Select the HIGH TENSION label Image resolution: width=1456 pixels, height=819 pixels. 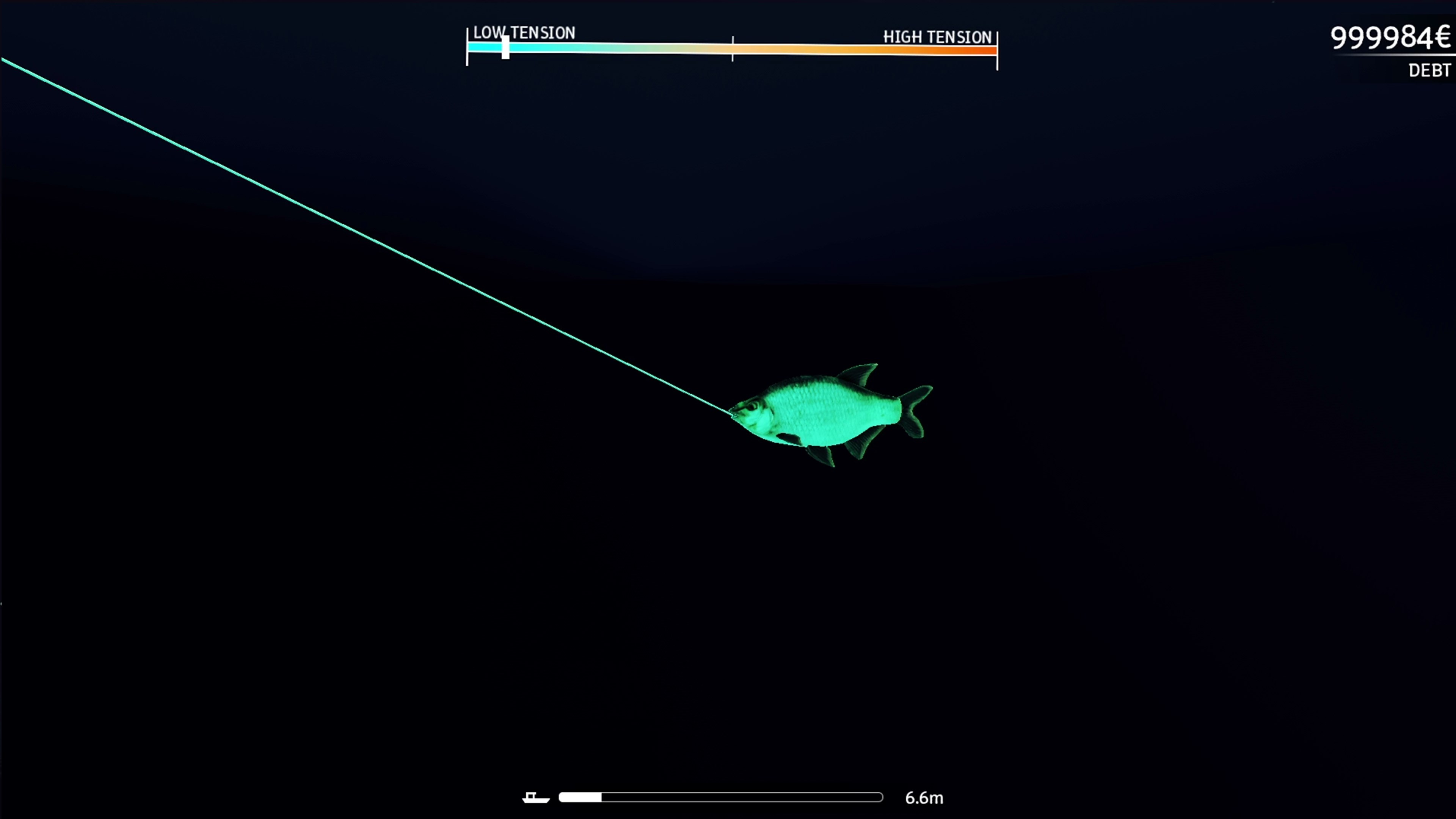point(936,37)
